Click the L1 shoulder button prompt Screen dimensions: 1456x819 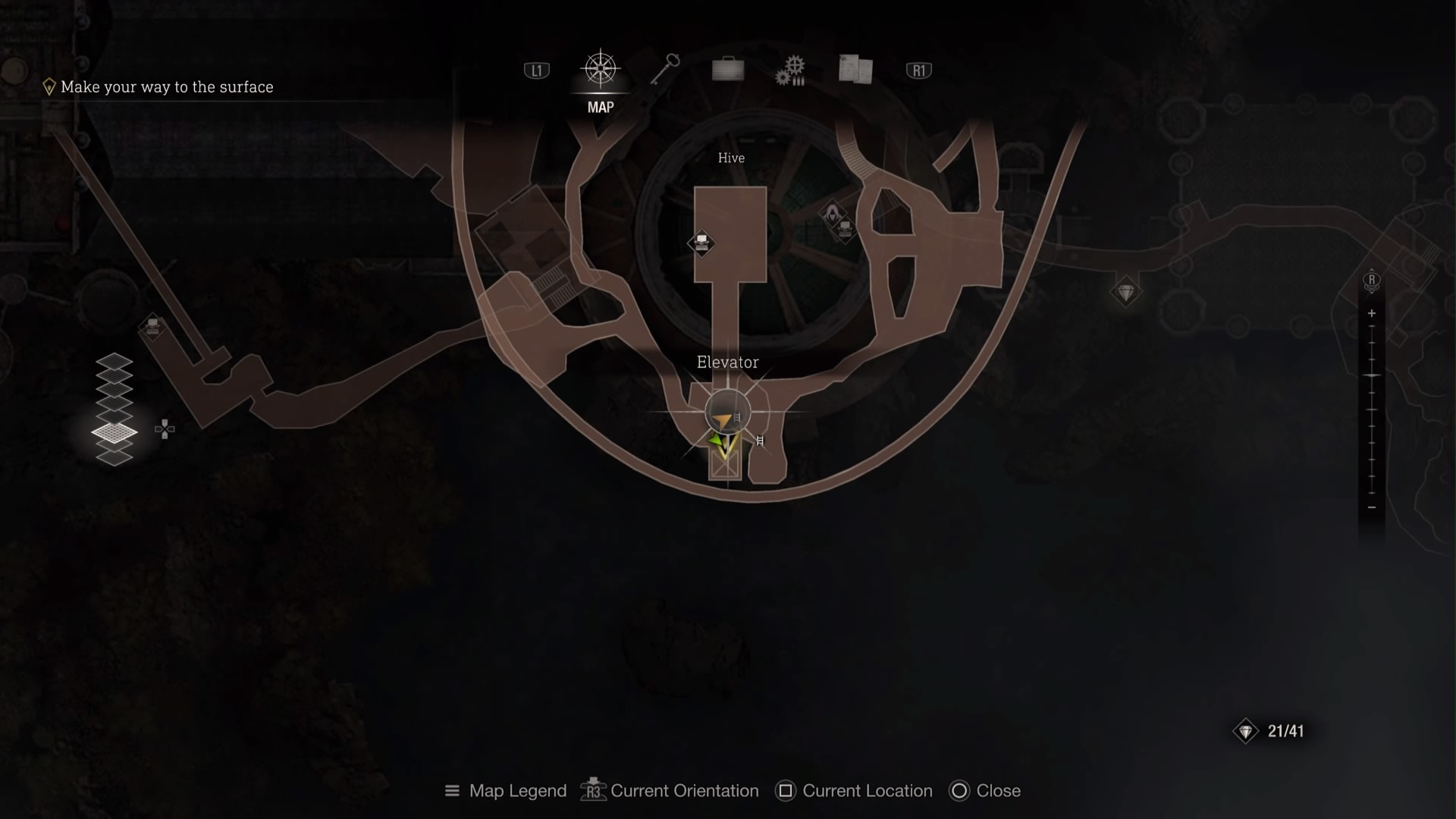click(x=536, y=69)
